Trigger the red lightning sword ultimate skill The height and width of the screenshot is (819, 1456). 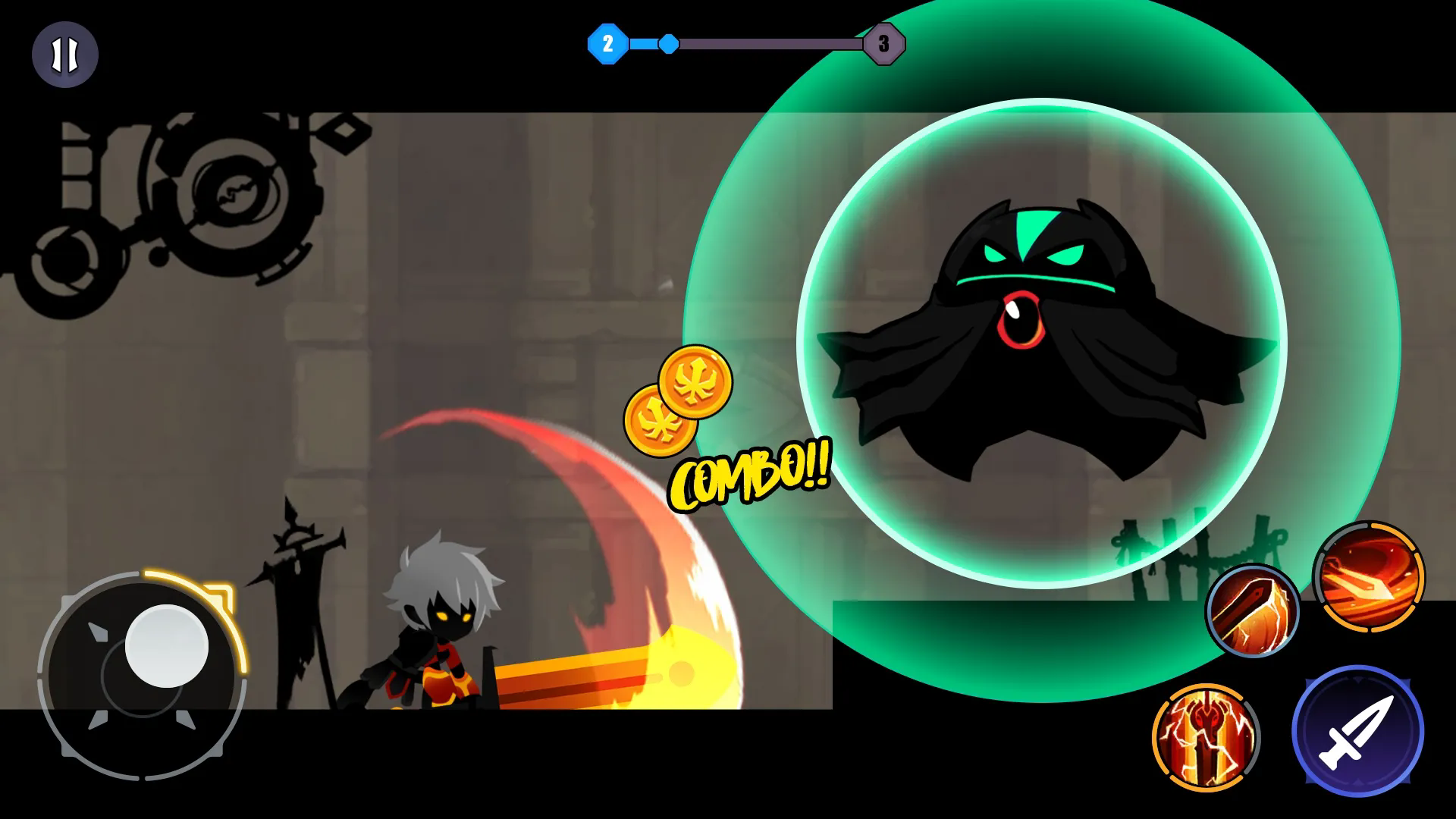click(1206, 737)
